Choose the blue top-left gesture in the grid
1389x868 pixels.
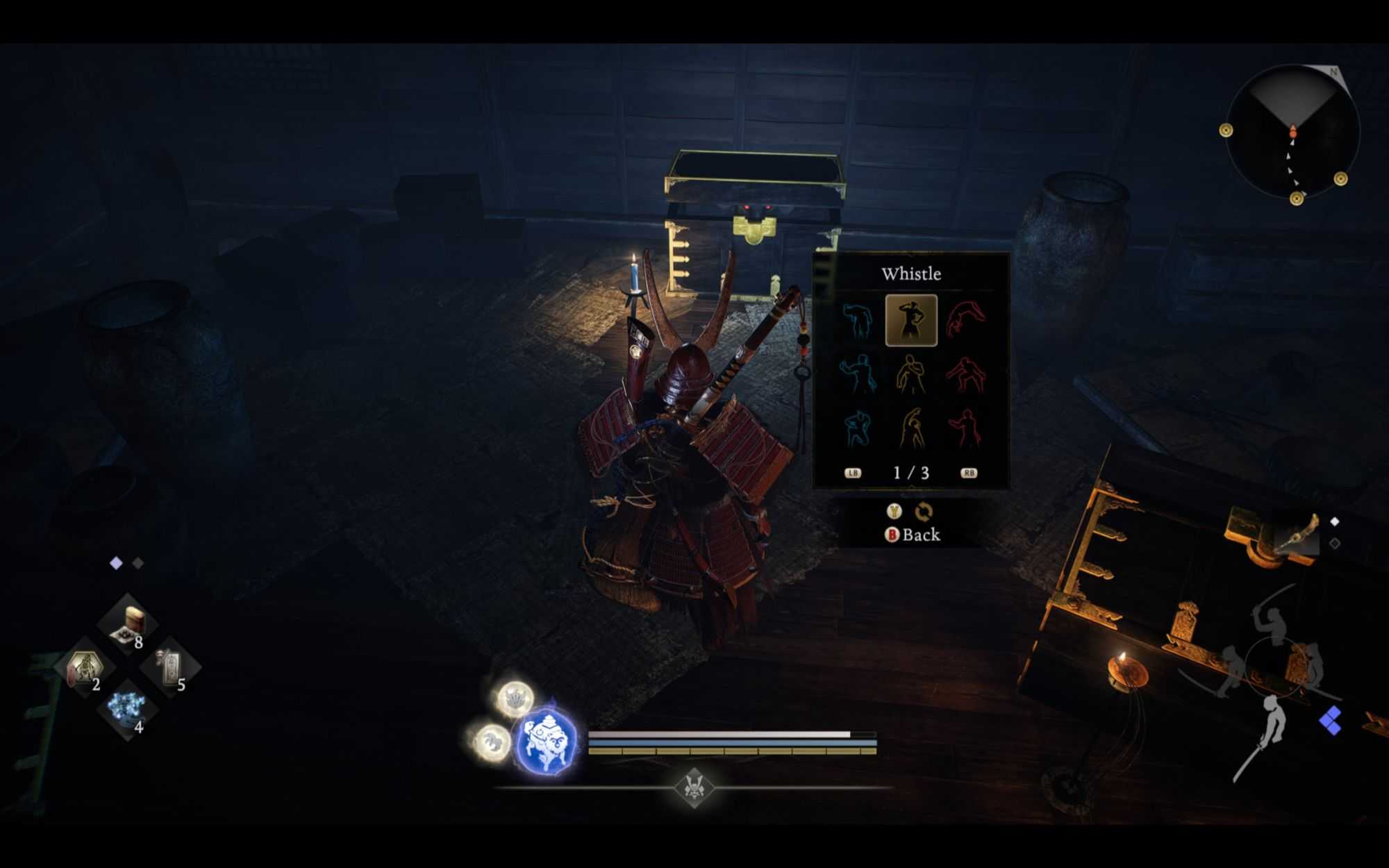click(x=858, y=320)
